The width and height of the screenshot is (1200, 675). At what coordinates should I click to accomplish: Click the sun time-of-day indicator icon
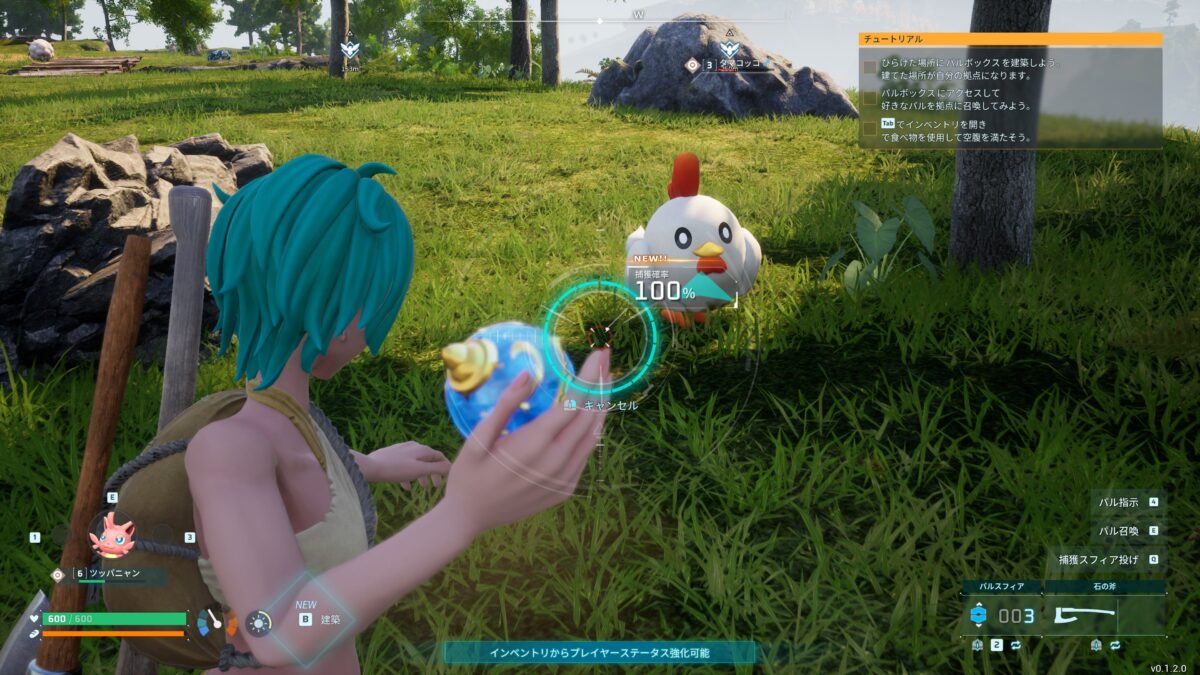point(259,623)
